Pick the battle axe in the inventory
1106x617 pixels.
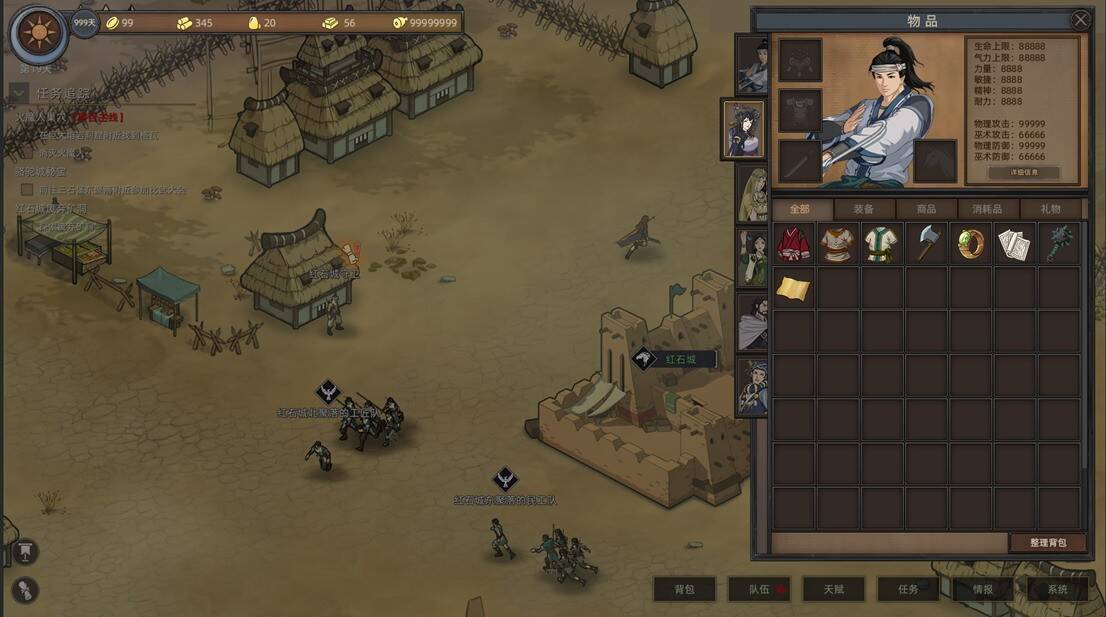926,244
